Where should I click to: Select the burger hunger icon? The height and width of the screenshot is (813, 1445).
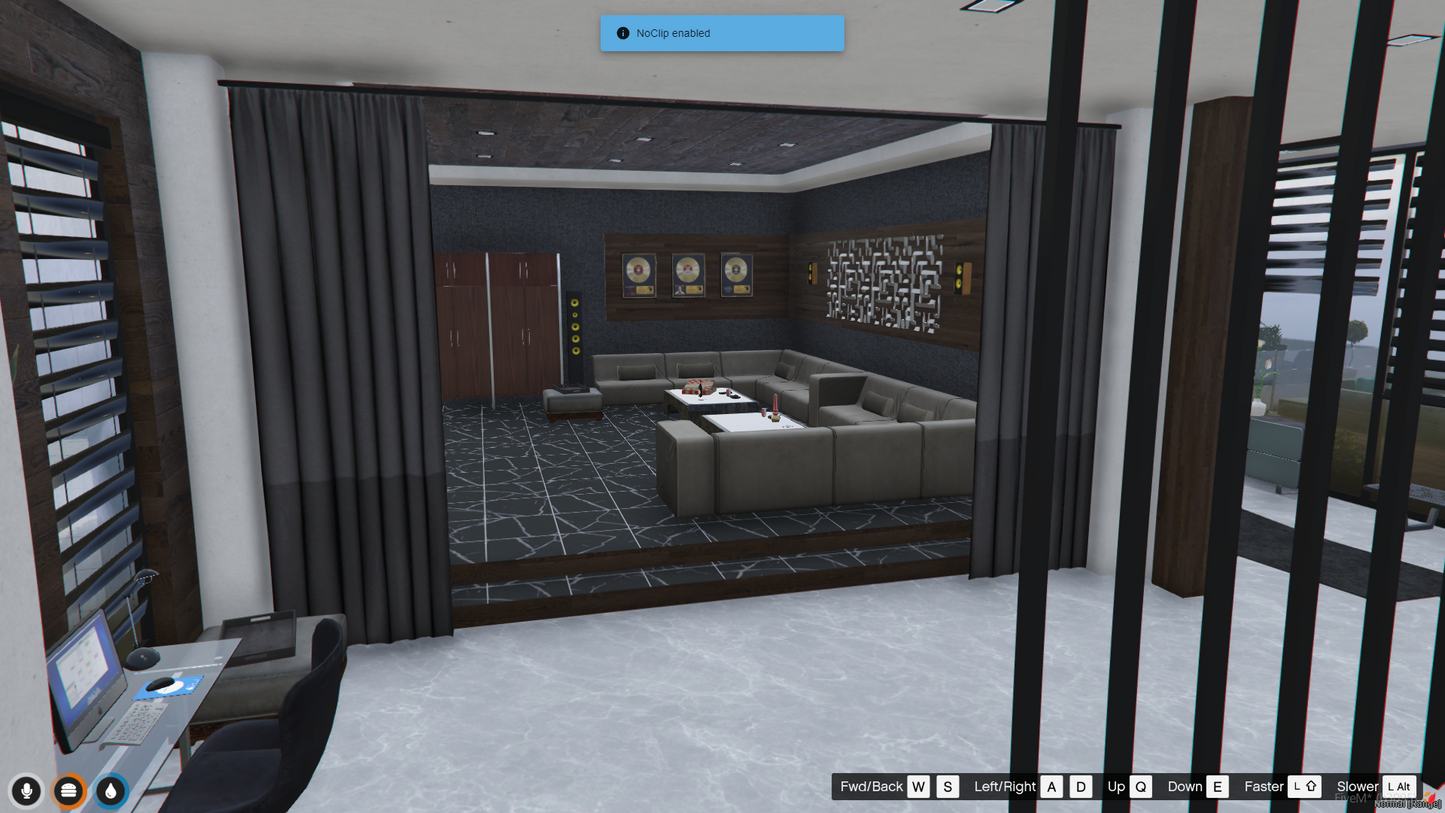click(x=69, y=791)
